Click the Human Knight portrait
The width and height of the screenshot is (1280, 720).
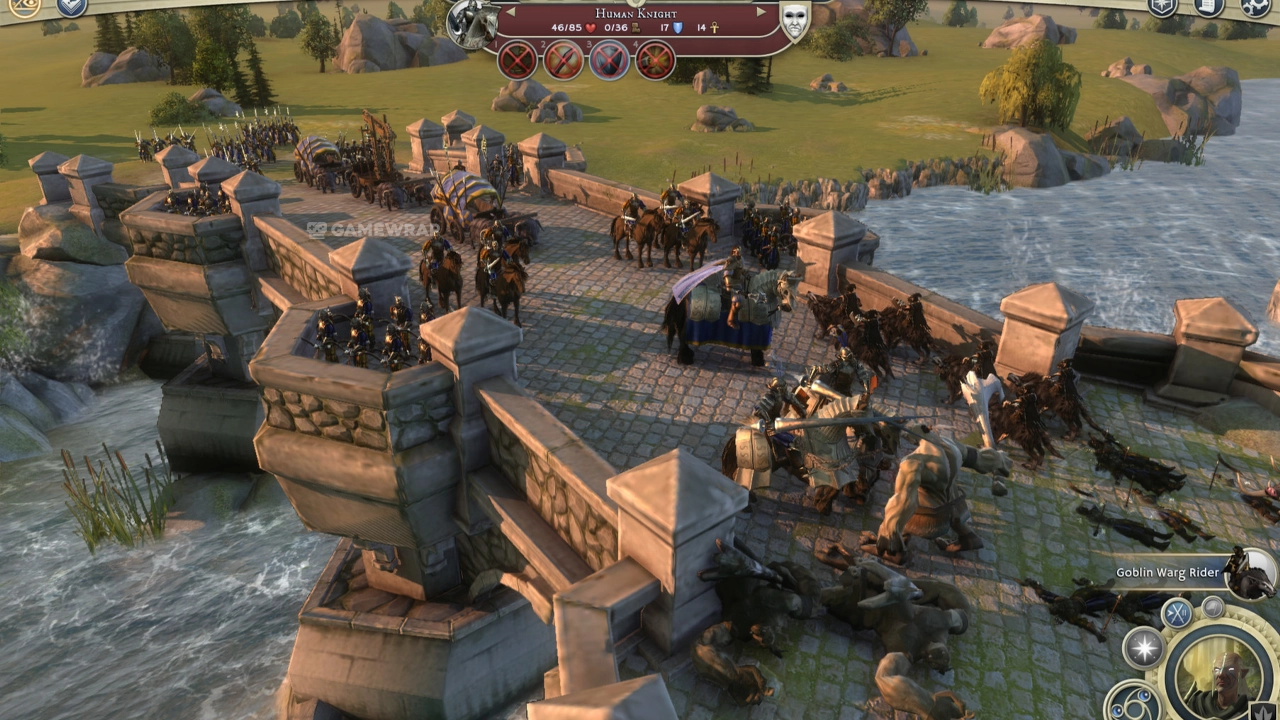(472, 23)
